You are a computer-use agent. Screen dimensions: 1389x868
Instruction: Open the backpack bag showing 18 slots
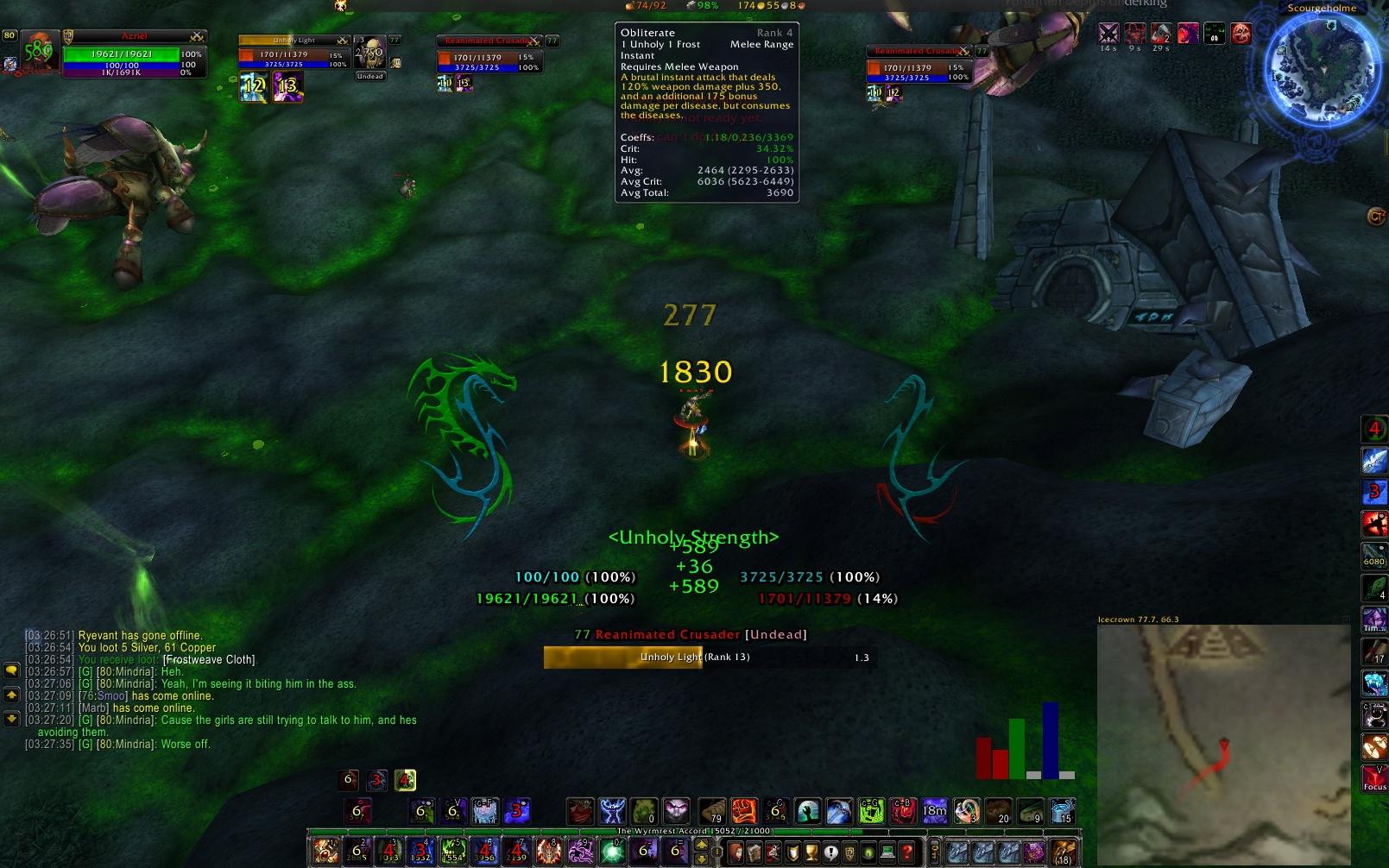coord(1064,852)
